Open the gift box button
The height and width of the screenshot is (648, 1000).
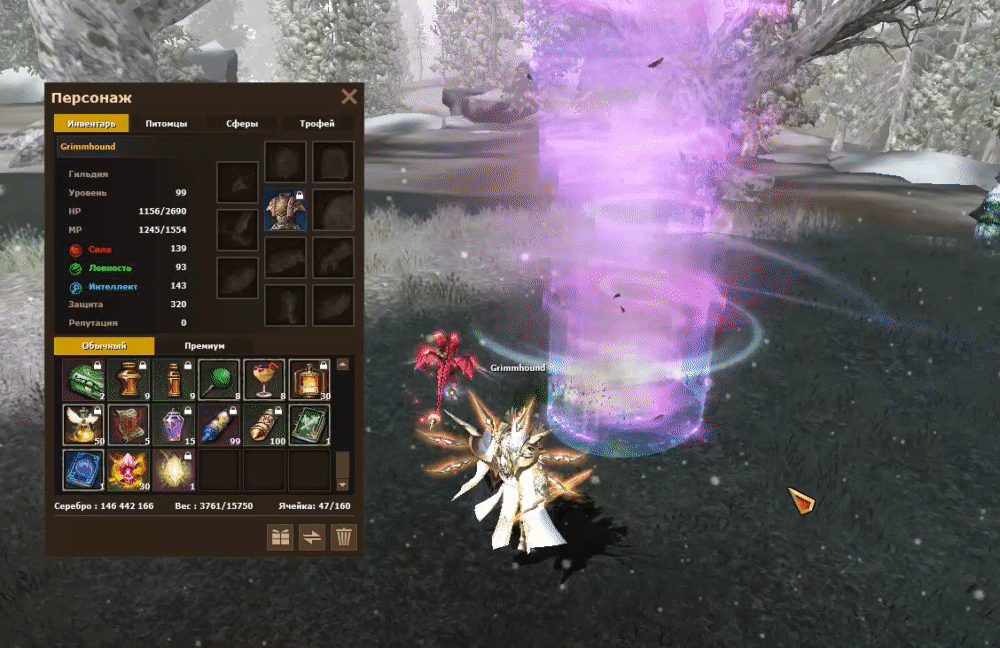point(280,537)
